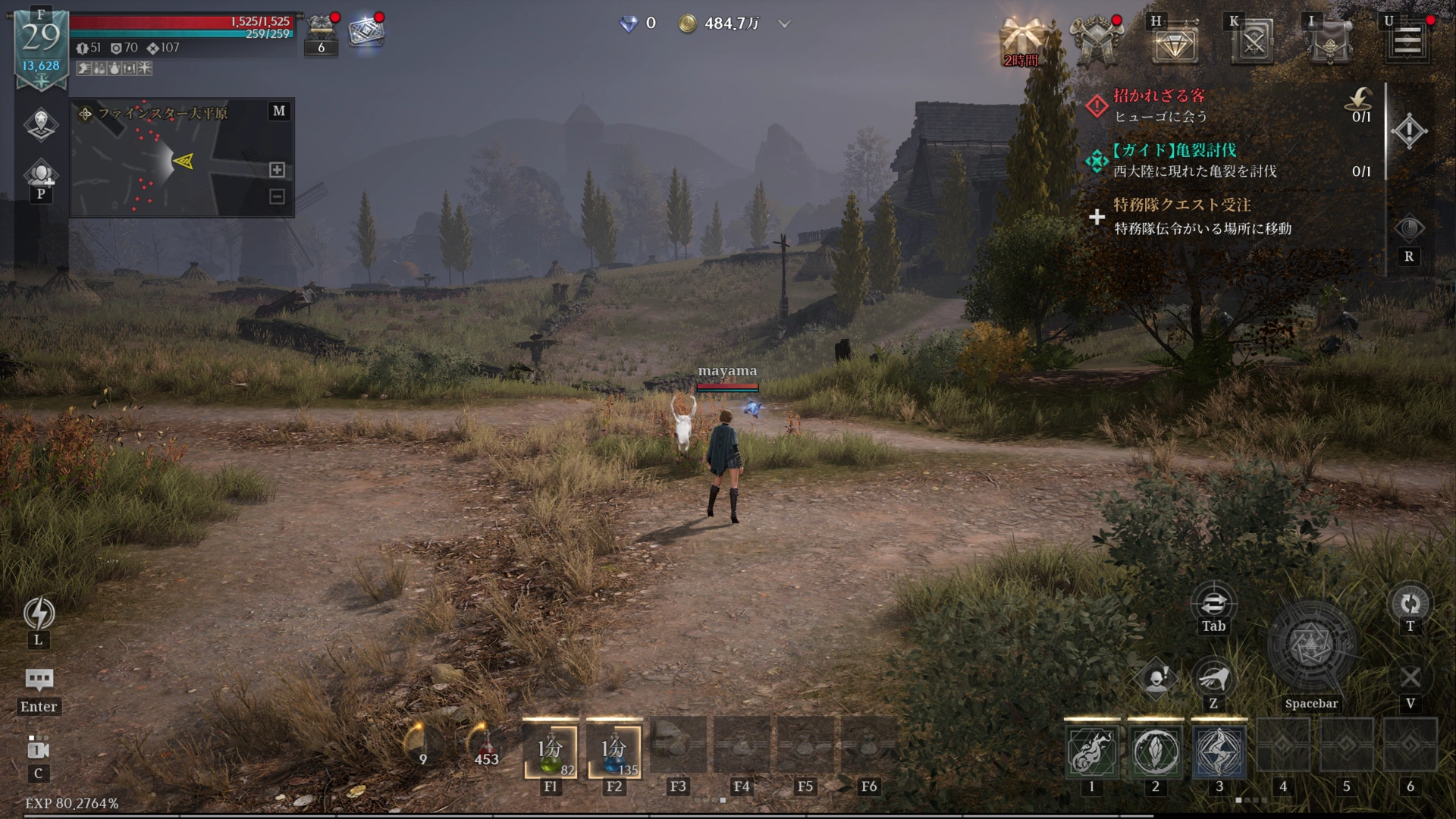Activate the blue skill in slot 3

click(1219, 751)
